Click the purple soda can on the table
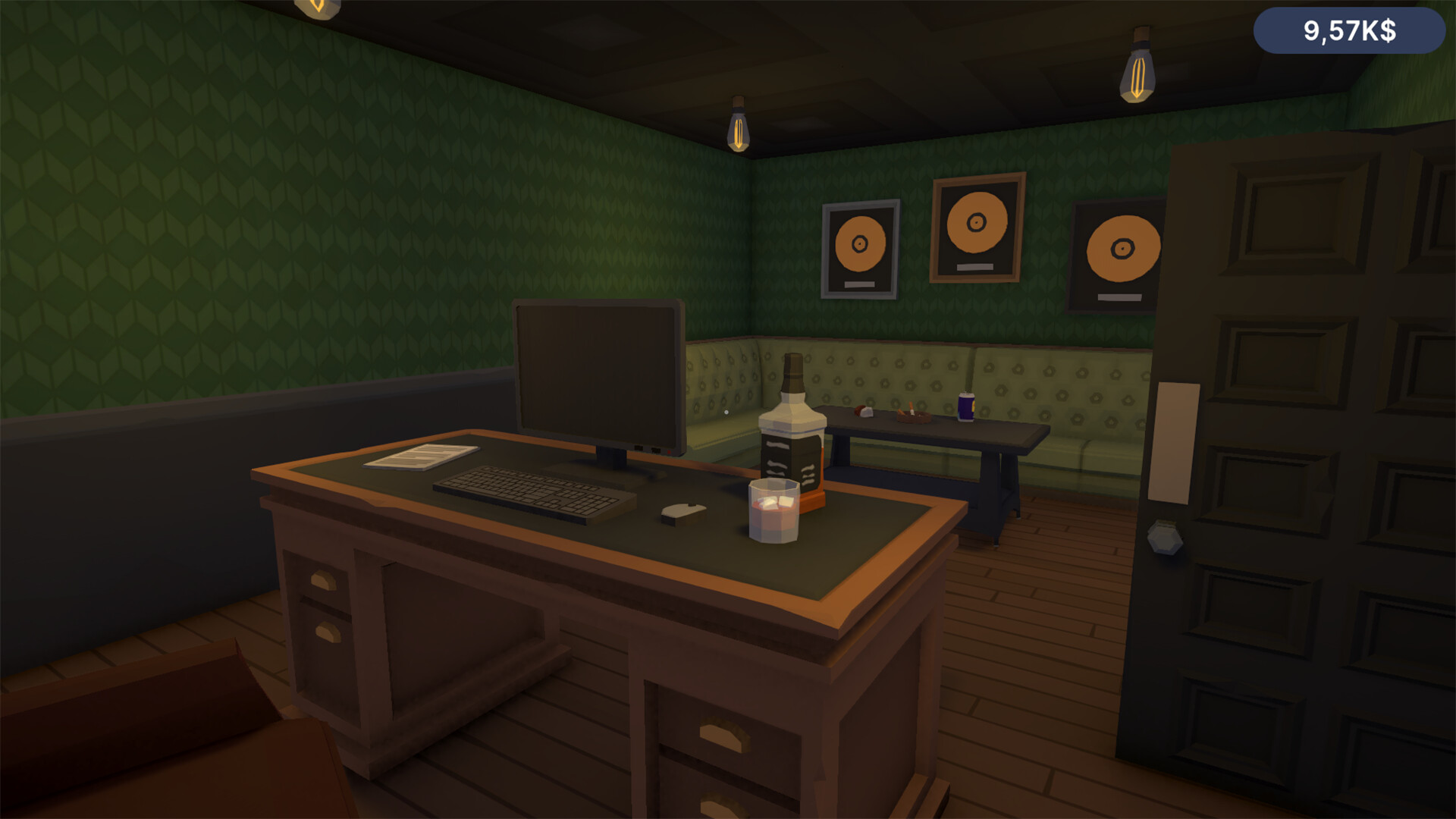 click(965, 406)
